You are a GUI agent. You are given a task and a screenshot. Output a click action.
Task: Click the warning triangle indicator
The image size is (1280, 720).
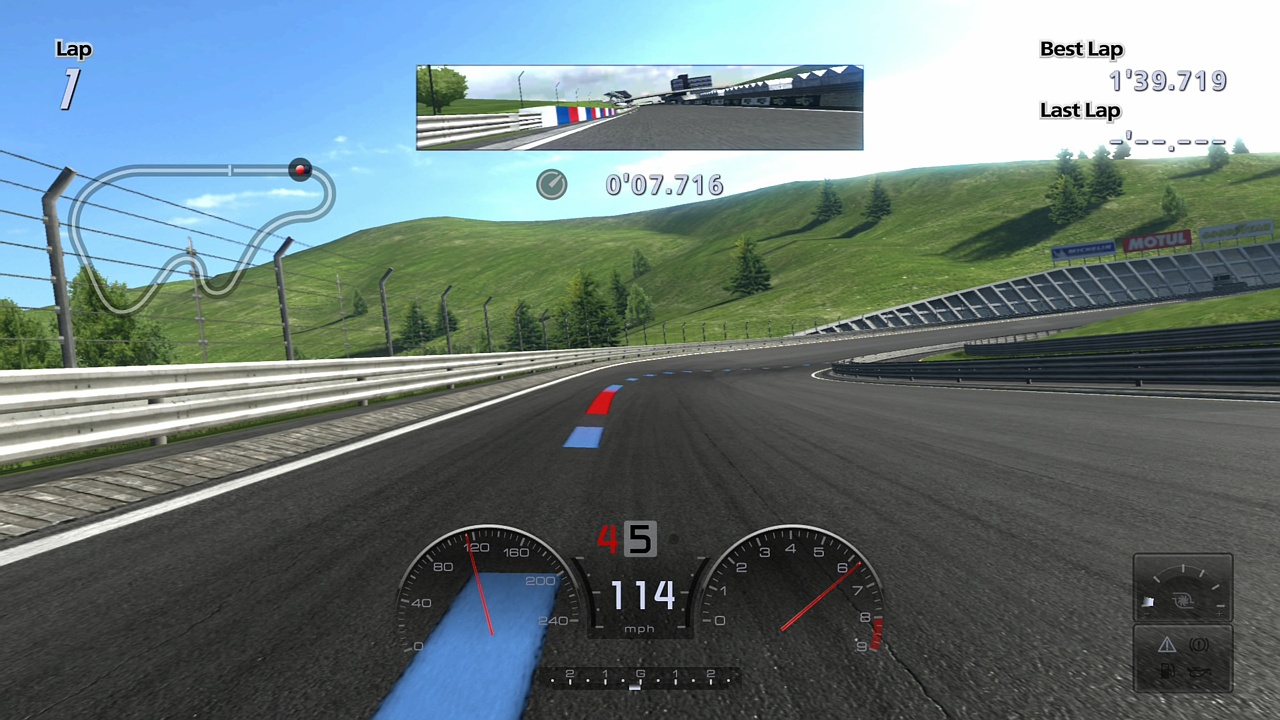(x=1166, y=645)
